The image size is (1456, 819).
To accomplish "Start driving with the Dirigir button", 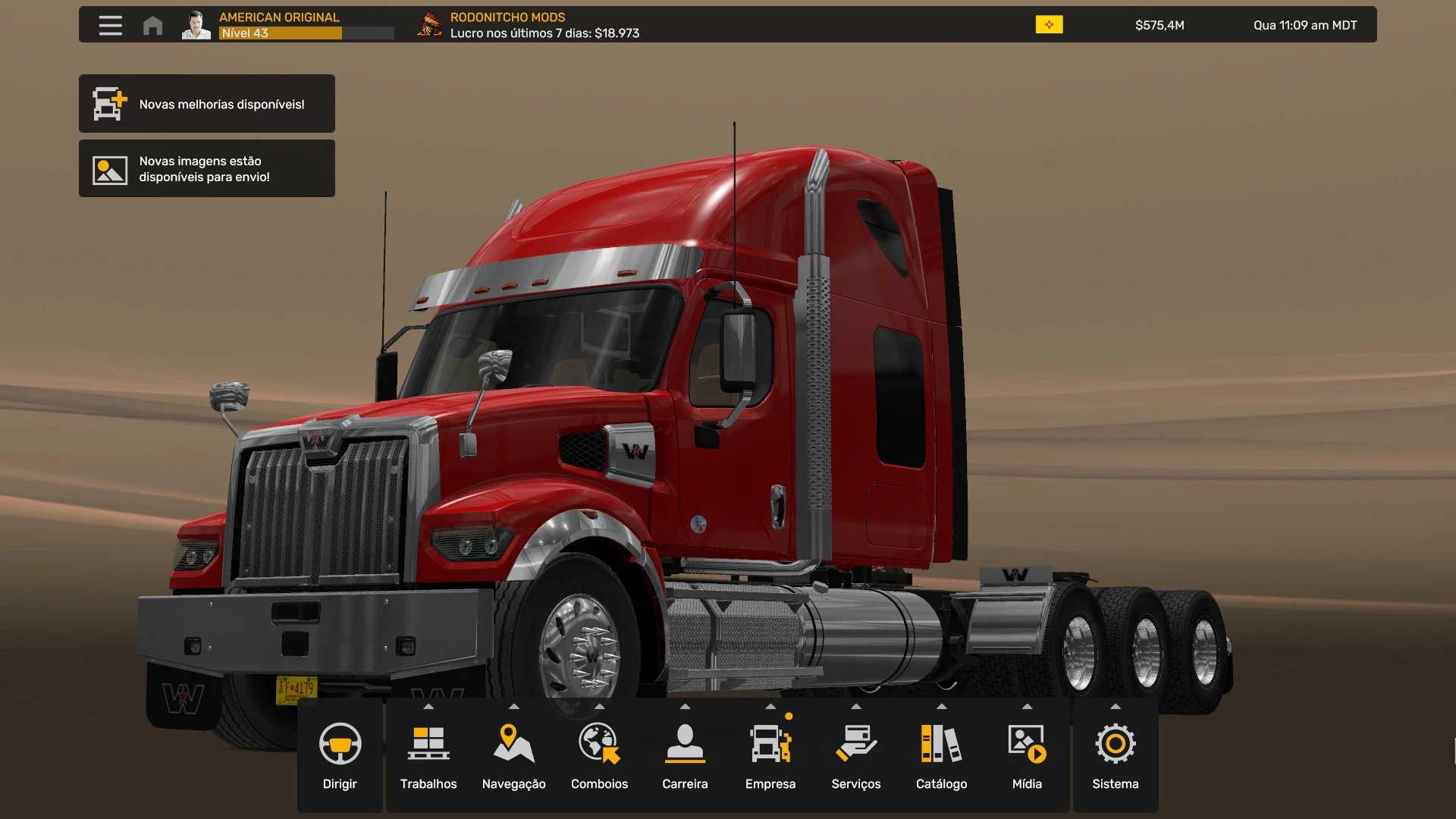I will point(340,756).
